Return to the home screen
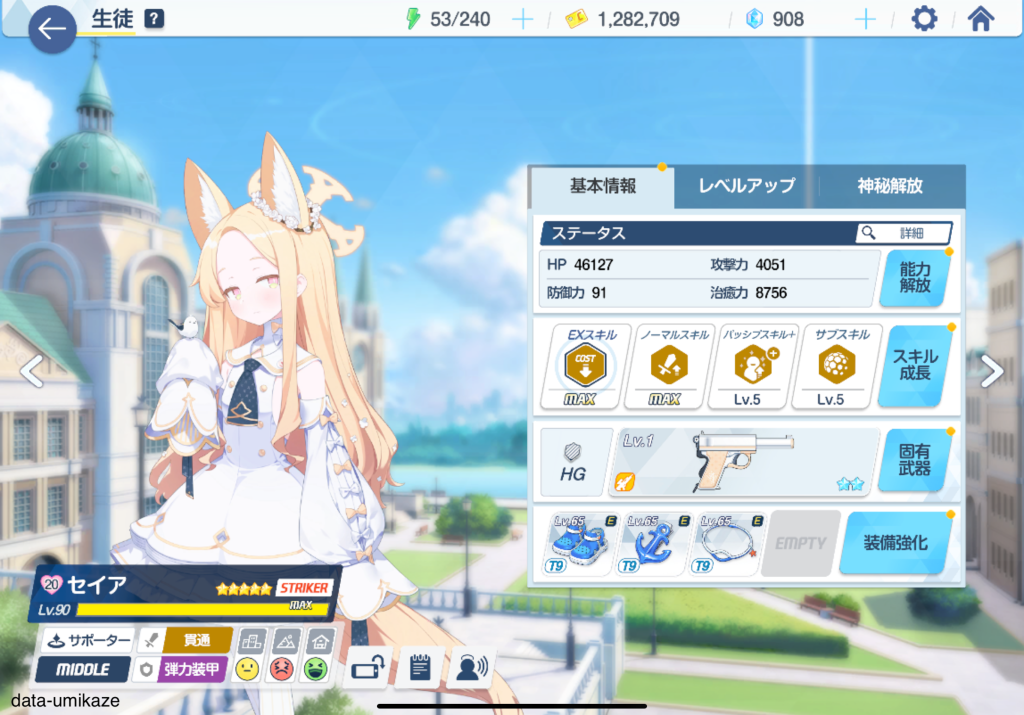1024x715 pixels. [x=981, y=19]
